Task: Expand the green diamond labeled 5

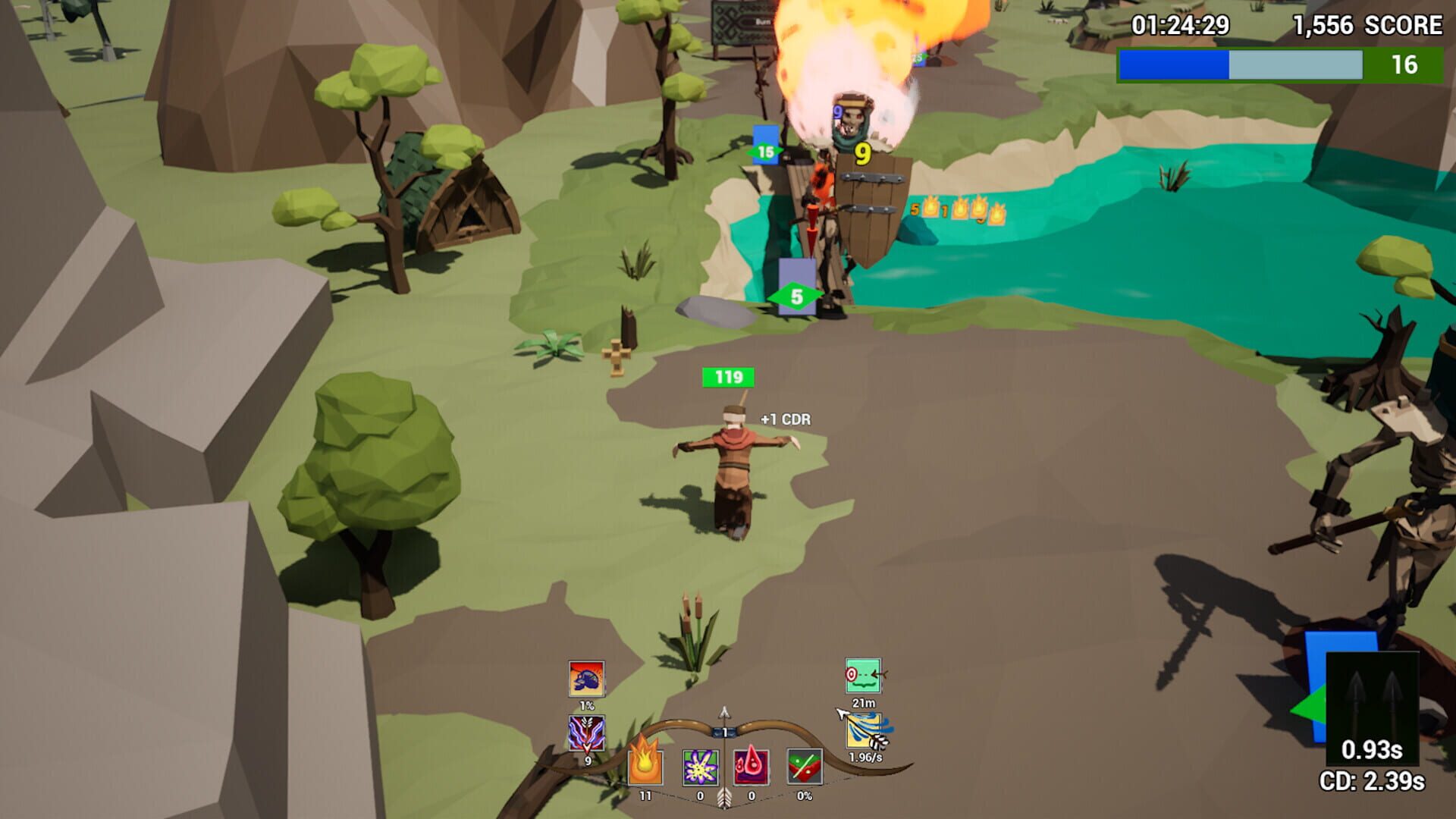Action: click(x=796, y=294)
